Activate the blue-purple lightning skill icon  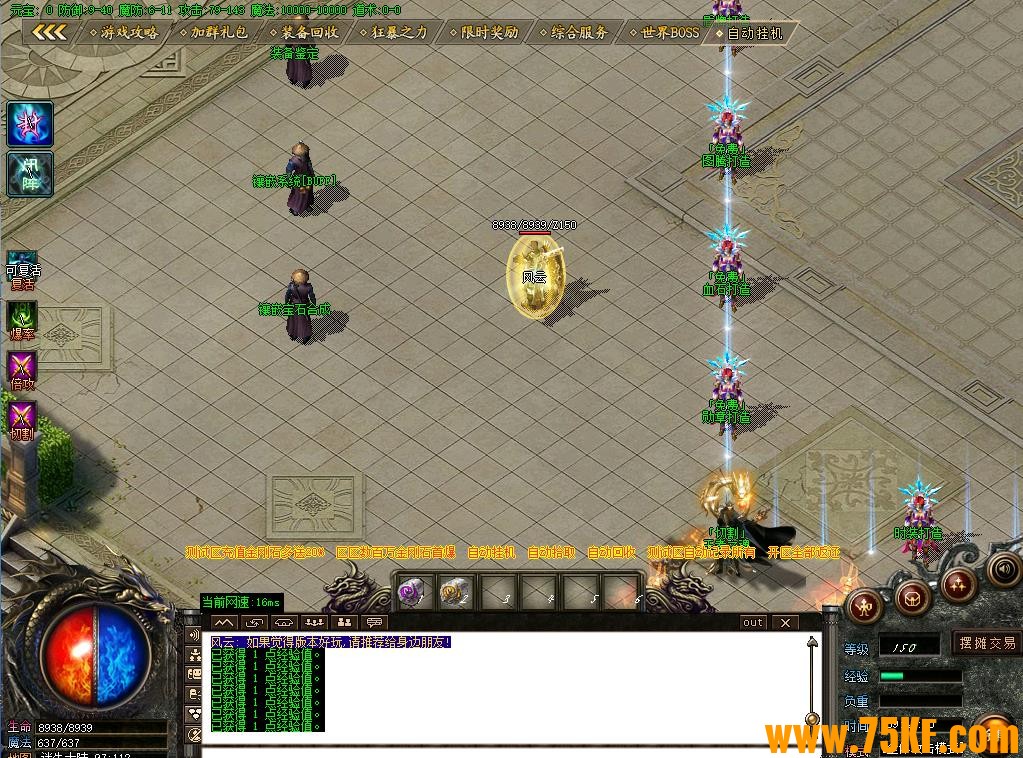(30, 124)
